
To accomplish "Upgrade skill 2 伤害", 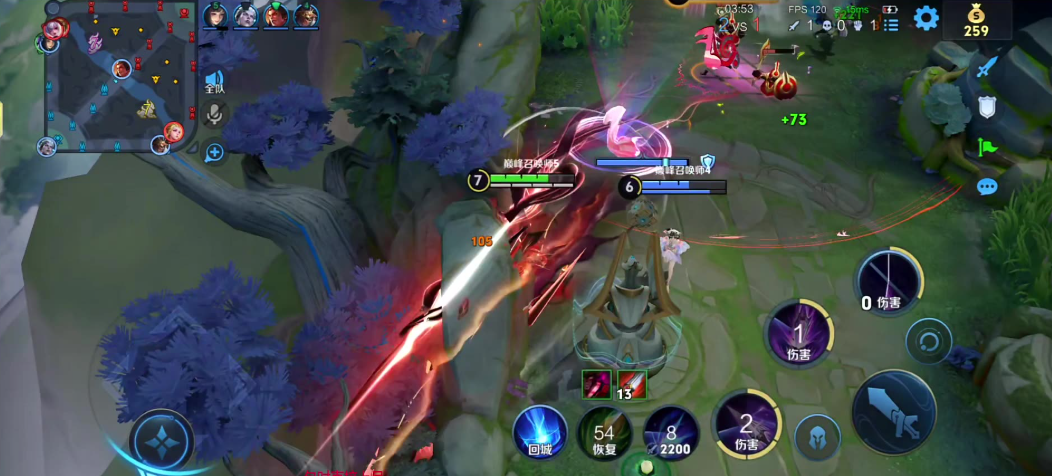I will click(x=746, y=422).
